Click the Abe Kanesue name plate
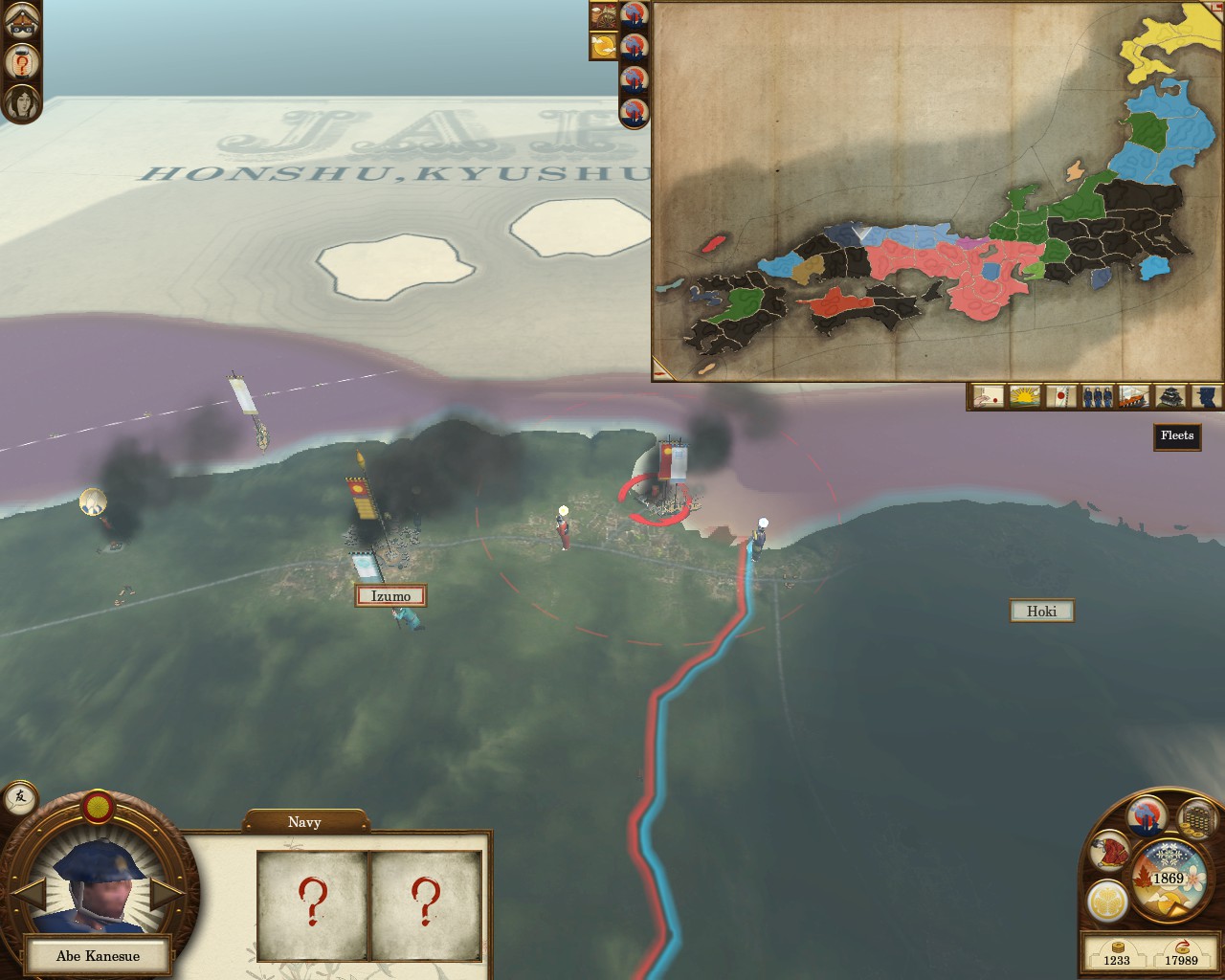Viewport: 1225px width, 980px height. pyautogui.click(x=98, y=956)
